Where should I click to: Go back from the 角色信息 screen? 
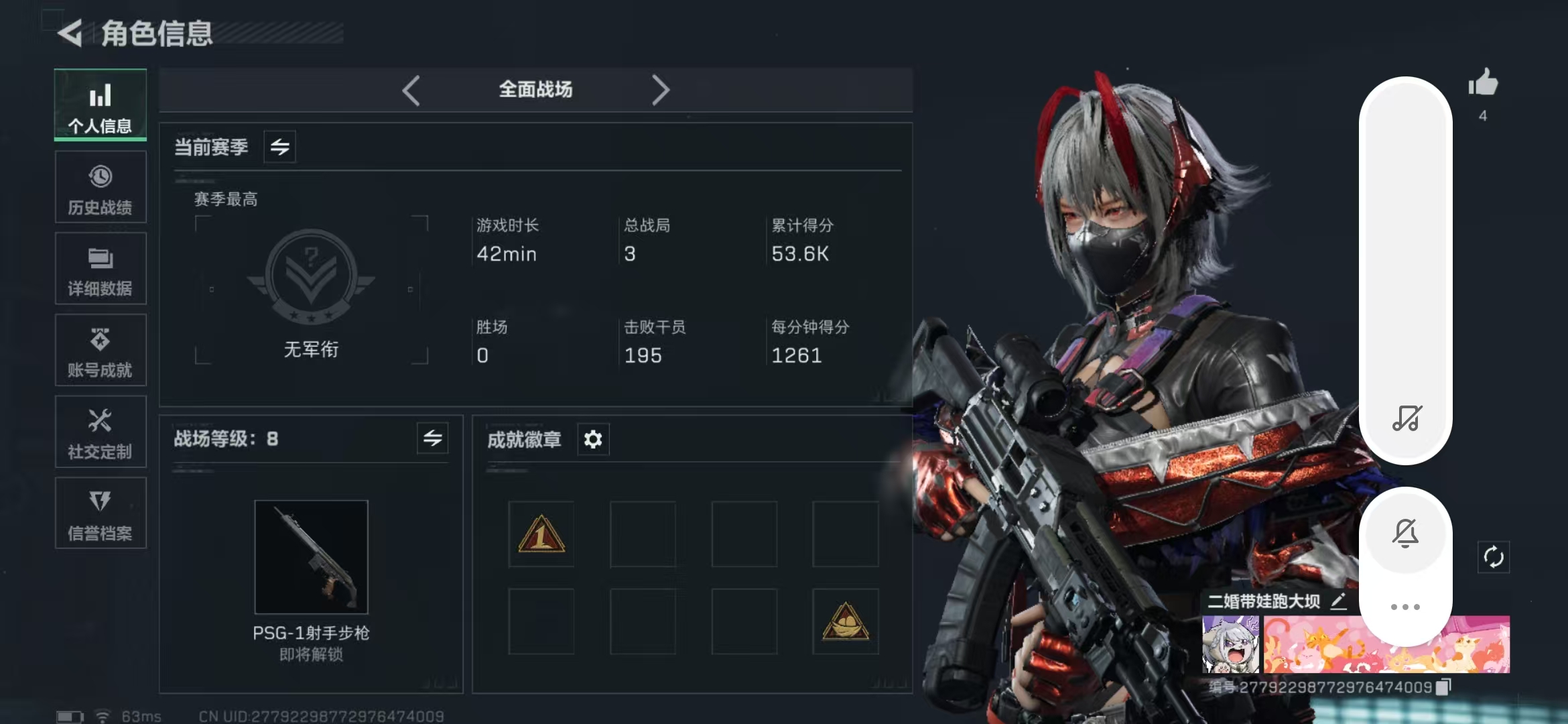70,33
